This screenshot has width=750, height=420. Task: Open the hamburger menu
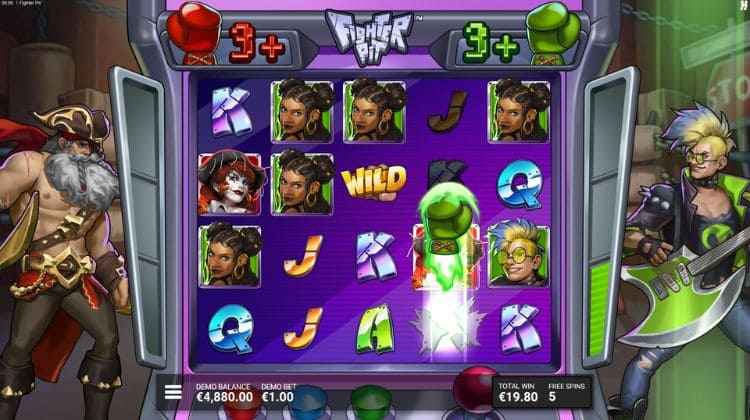(x=173, y=392)
